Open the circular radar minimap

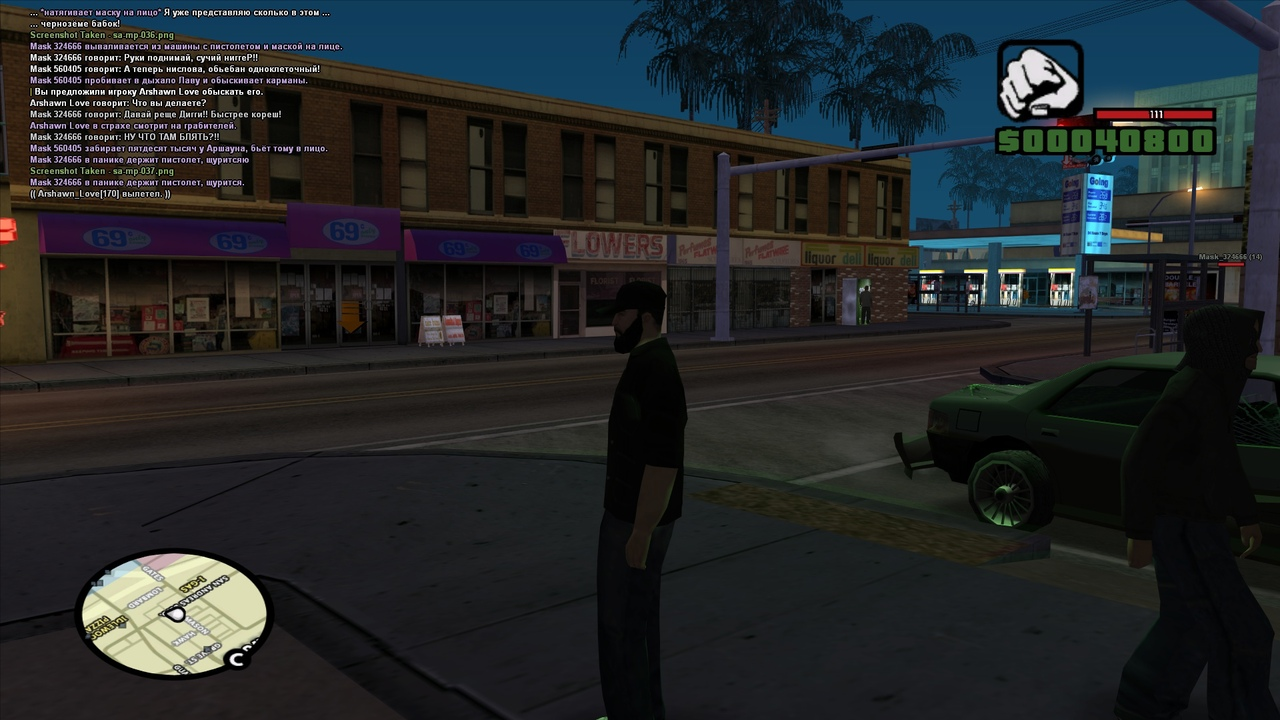pos(174,613)
